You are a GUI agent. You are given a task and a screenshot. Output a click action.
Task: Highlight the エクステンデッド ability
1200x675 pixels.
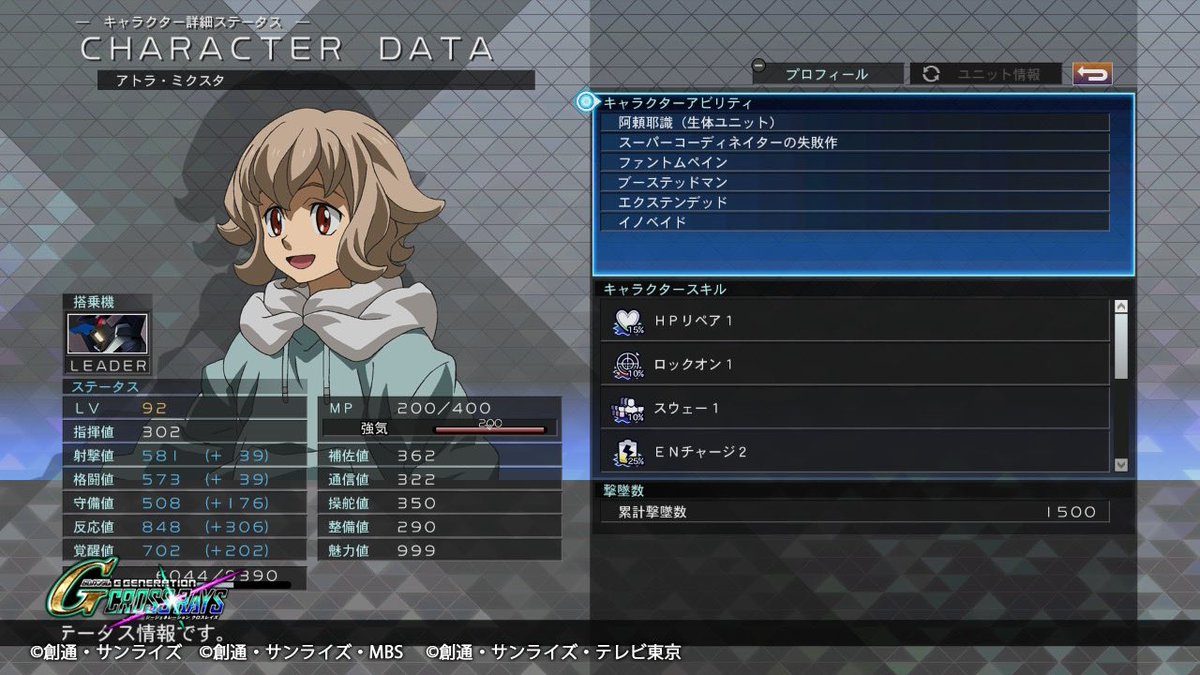(x=855, y=202)
